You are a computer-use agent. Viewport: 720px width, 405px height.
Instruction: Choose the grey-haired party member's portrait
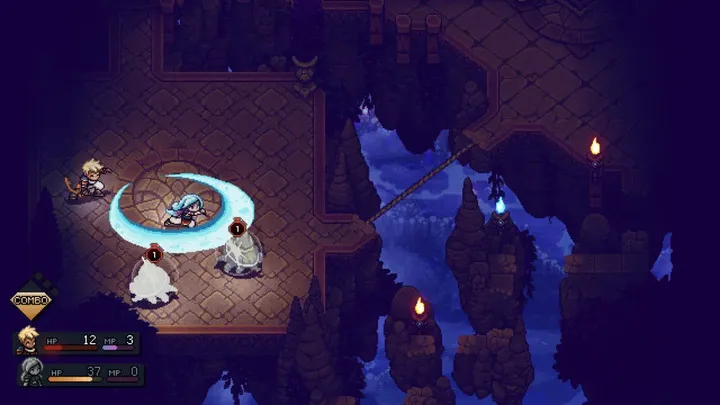(29, 373)
